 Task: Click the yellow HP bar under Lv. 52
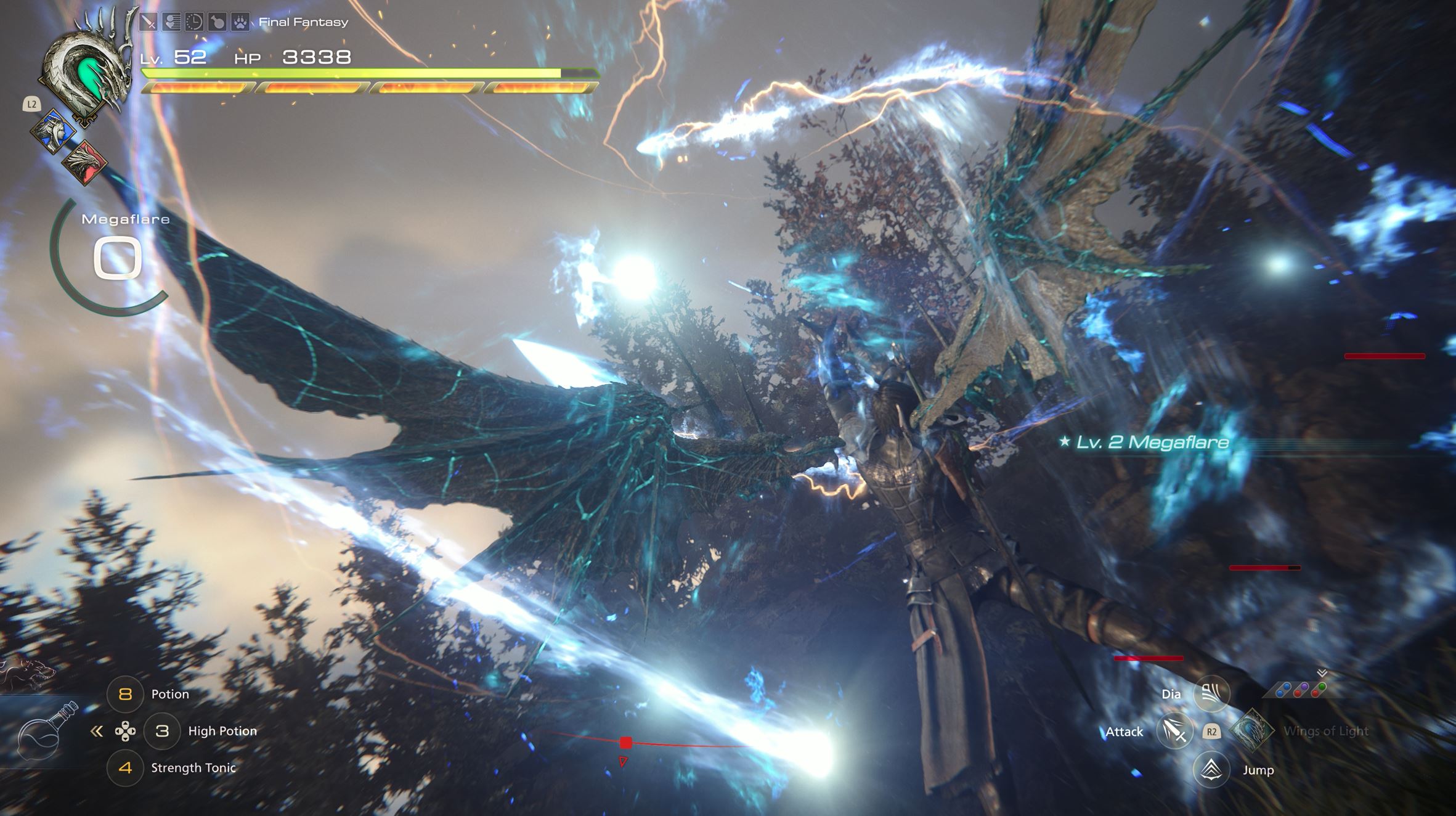pyautogui.click(x=345, y=73)
